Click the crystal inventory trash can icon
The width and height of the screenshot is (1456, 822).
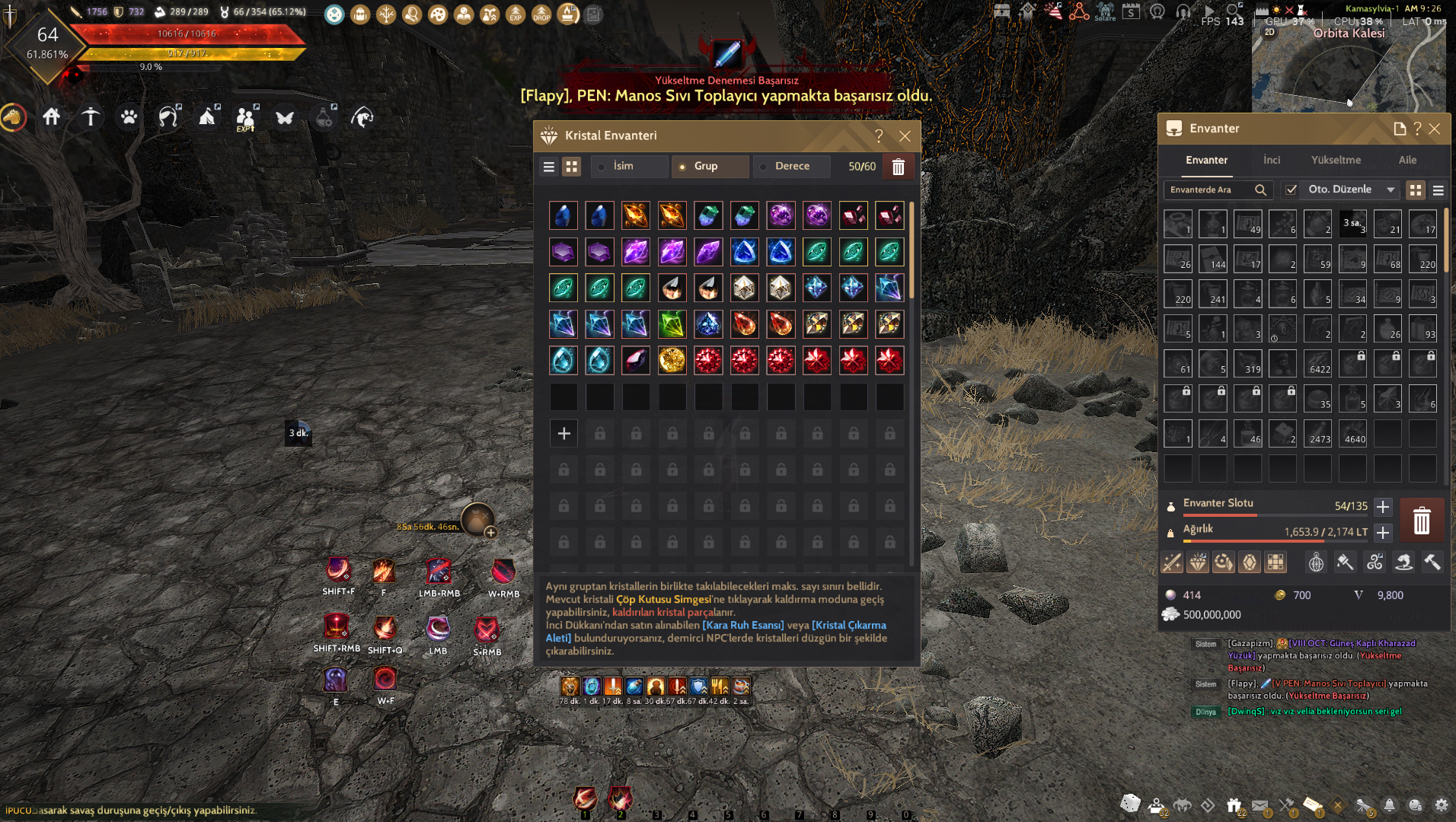coord(899,167)
